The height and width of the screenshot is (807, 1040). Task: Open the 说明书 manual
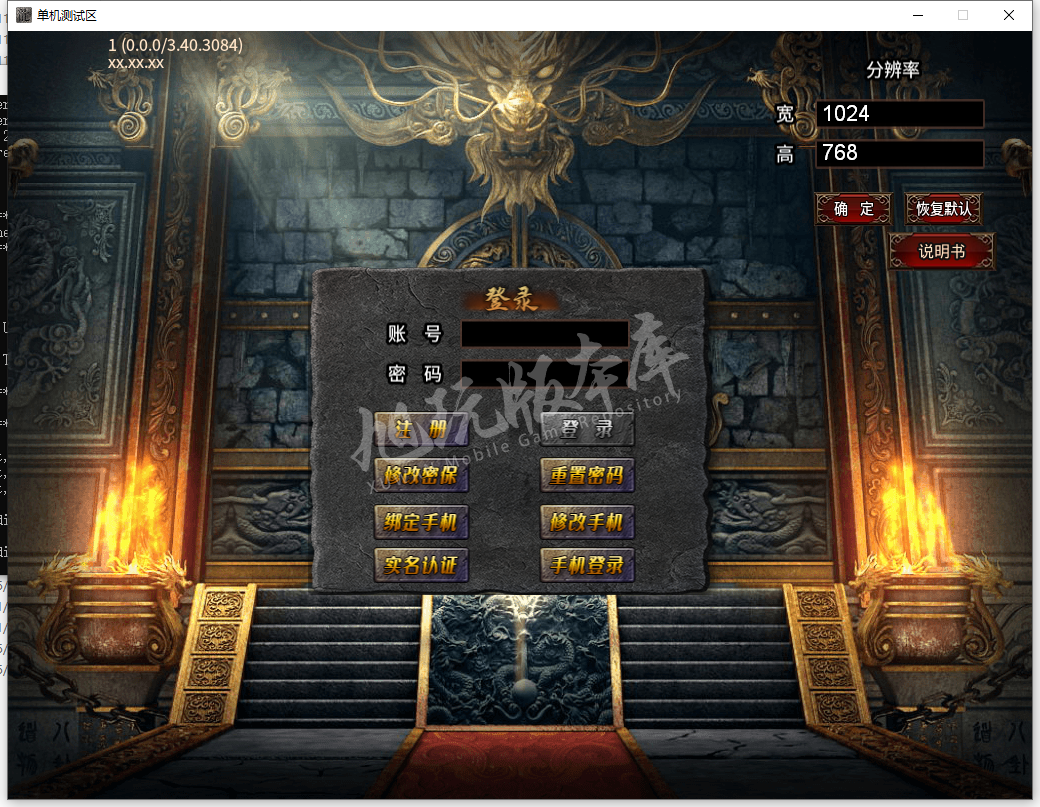pos(941,252)
